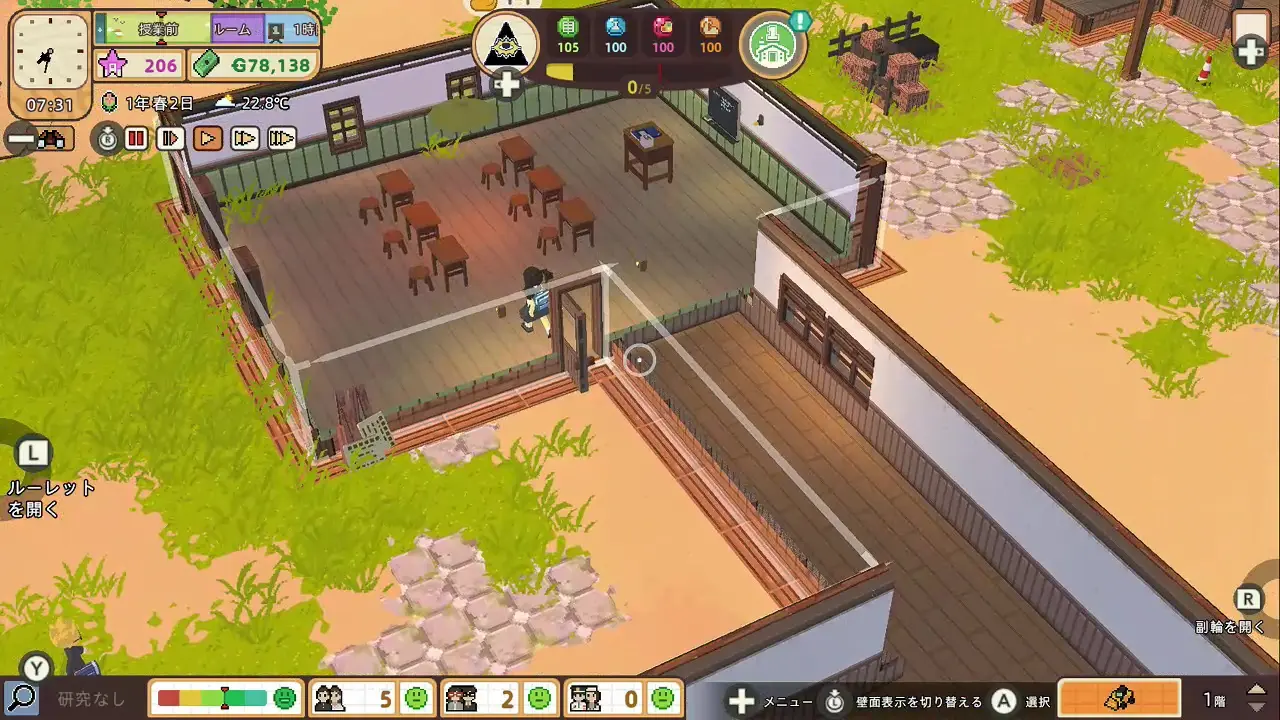Open the pink star reputation panel
Viewport: 1280px width, 720px height.
click(x=140, y=66)
